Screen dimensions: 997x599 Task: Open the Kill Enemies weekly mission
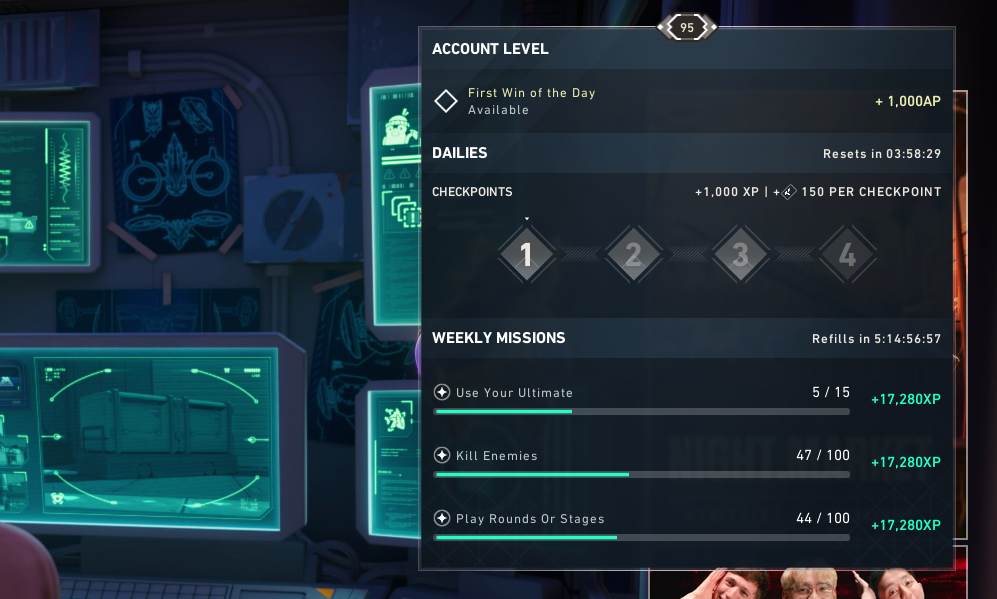point(687,461)
